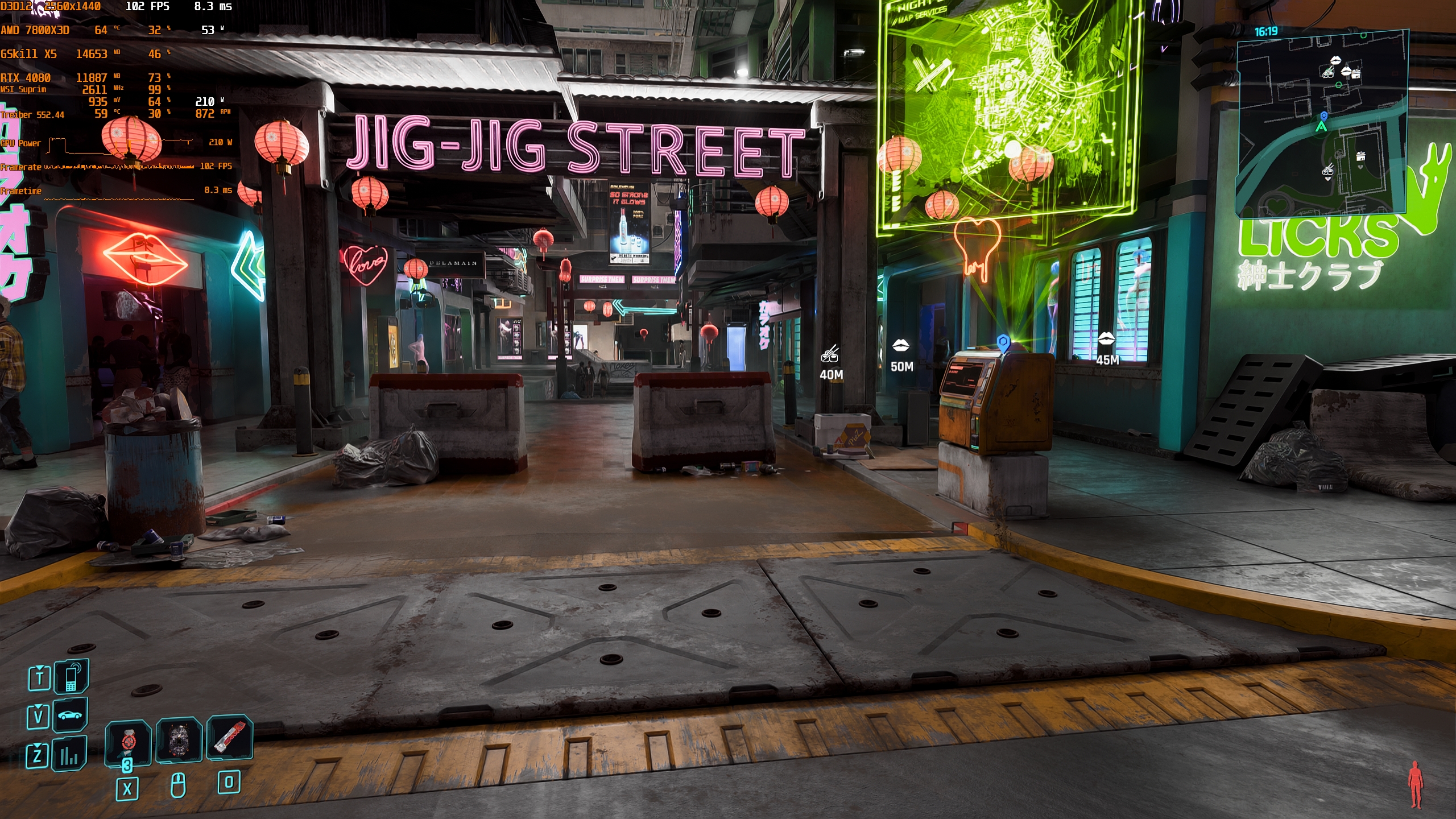Expand the Z keybind panel via its arrow
1456x819 pixels.
click(x=38, y=746)
